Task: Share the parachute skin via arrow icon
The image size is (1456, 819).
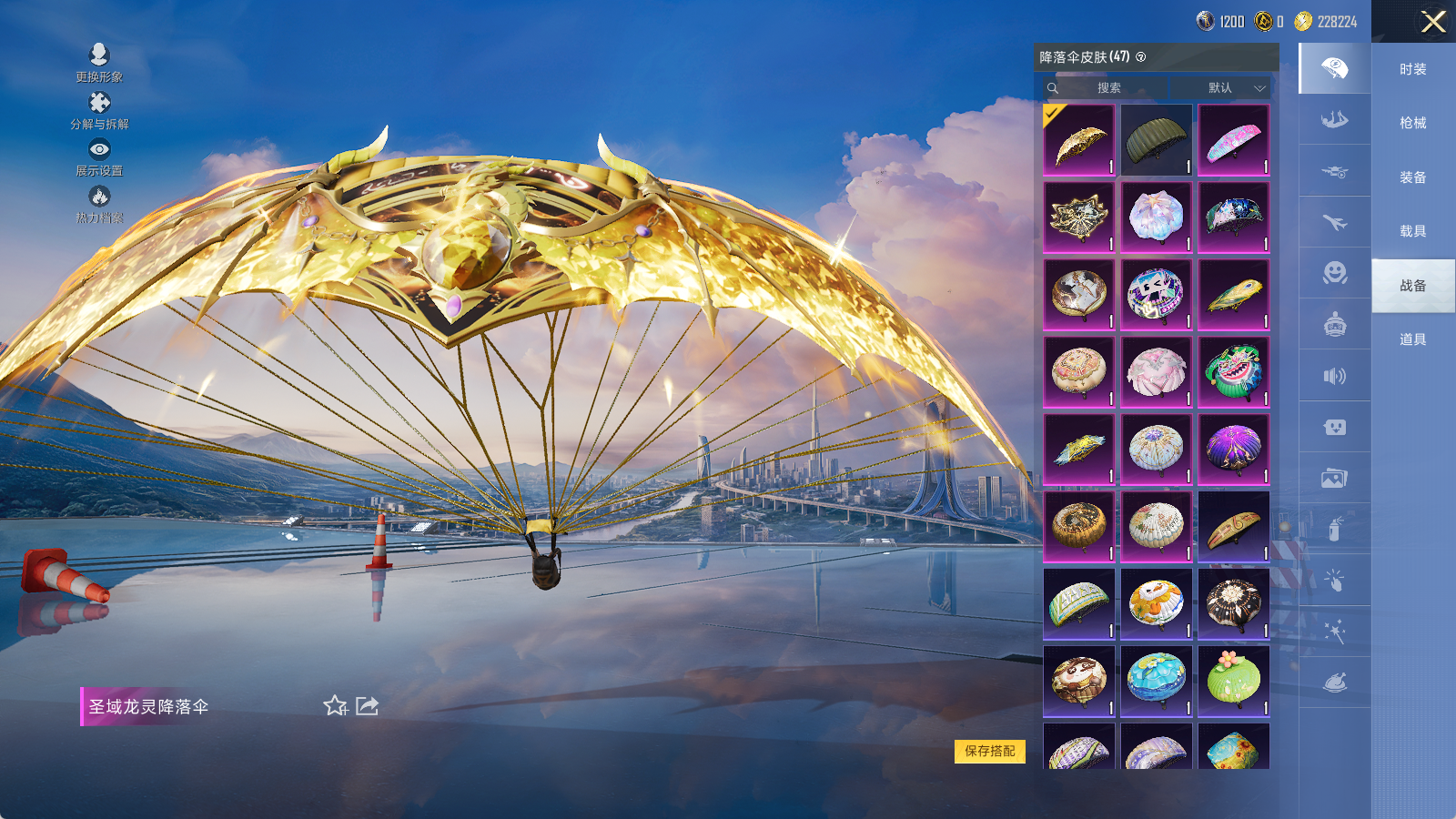Action: coord(367,706)
